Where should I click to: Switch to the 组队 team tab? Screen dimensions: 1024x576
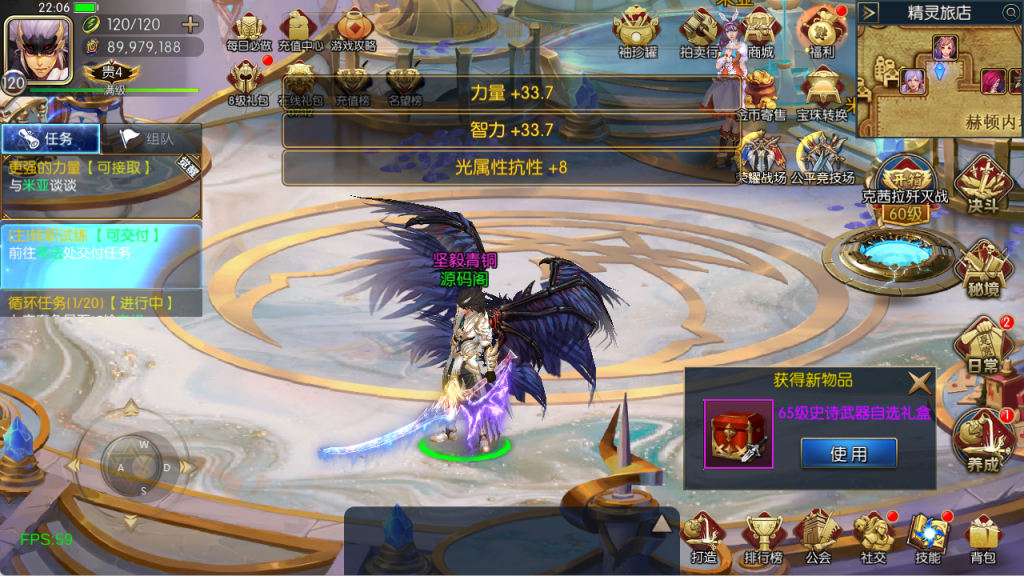click(x=150, y=140)
